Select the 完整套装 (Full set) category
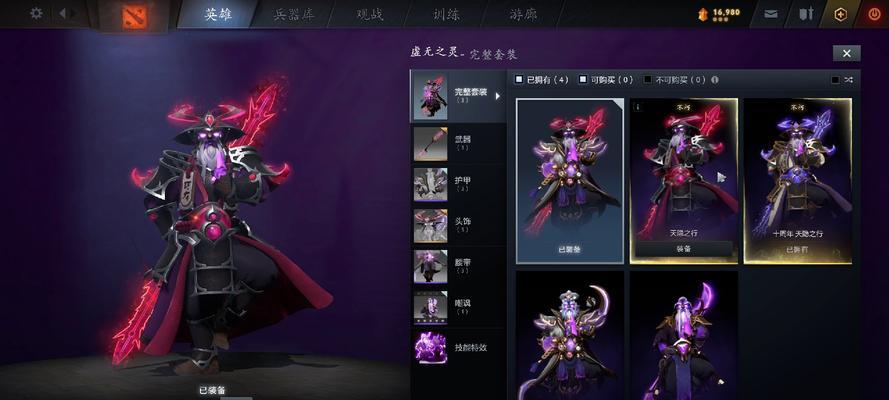The image size is (889, 400). point(458,95)
